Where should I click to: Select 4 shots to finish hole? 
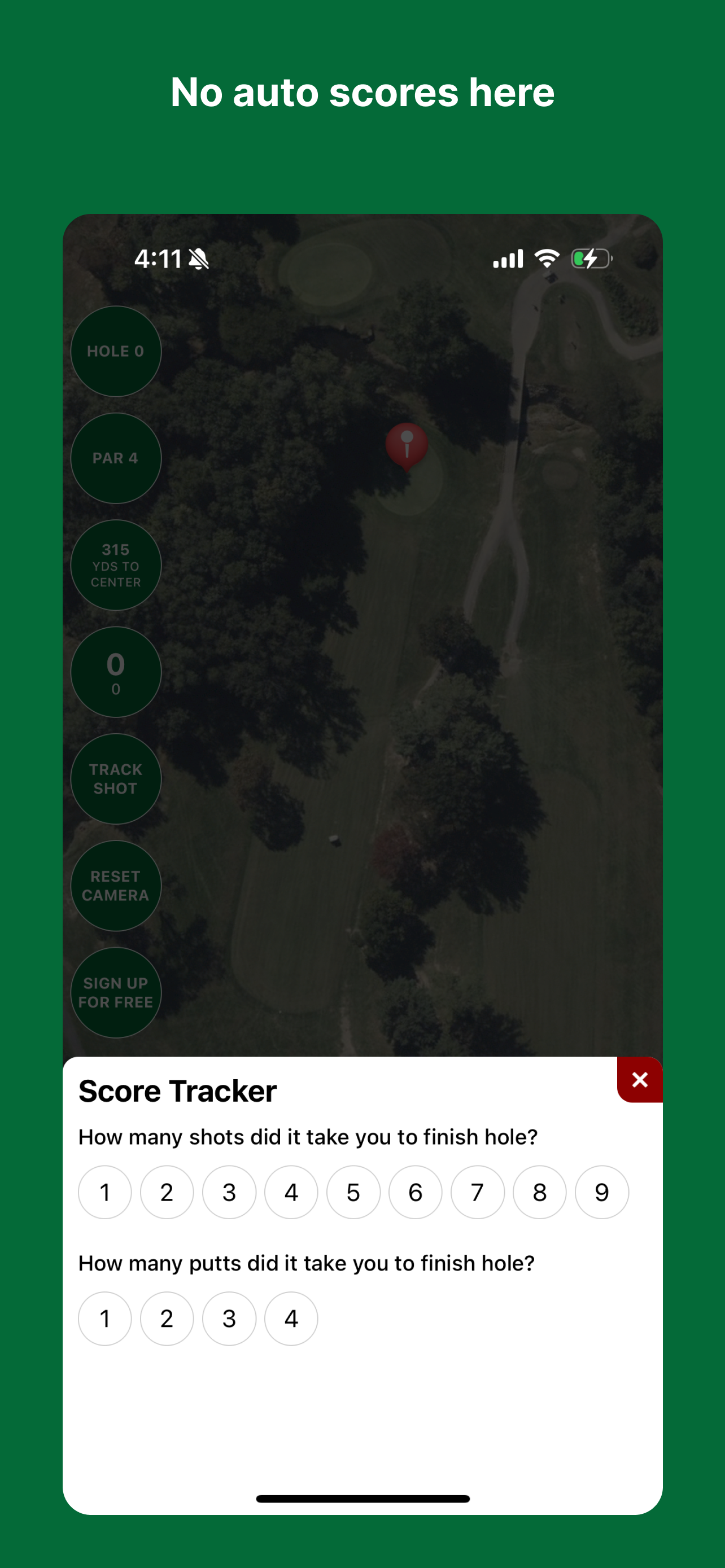(291, 1192)
